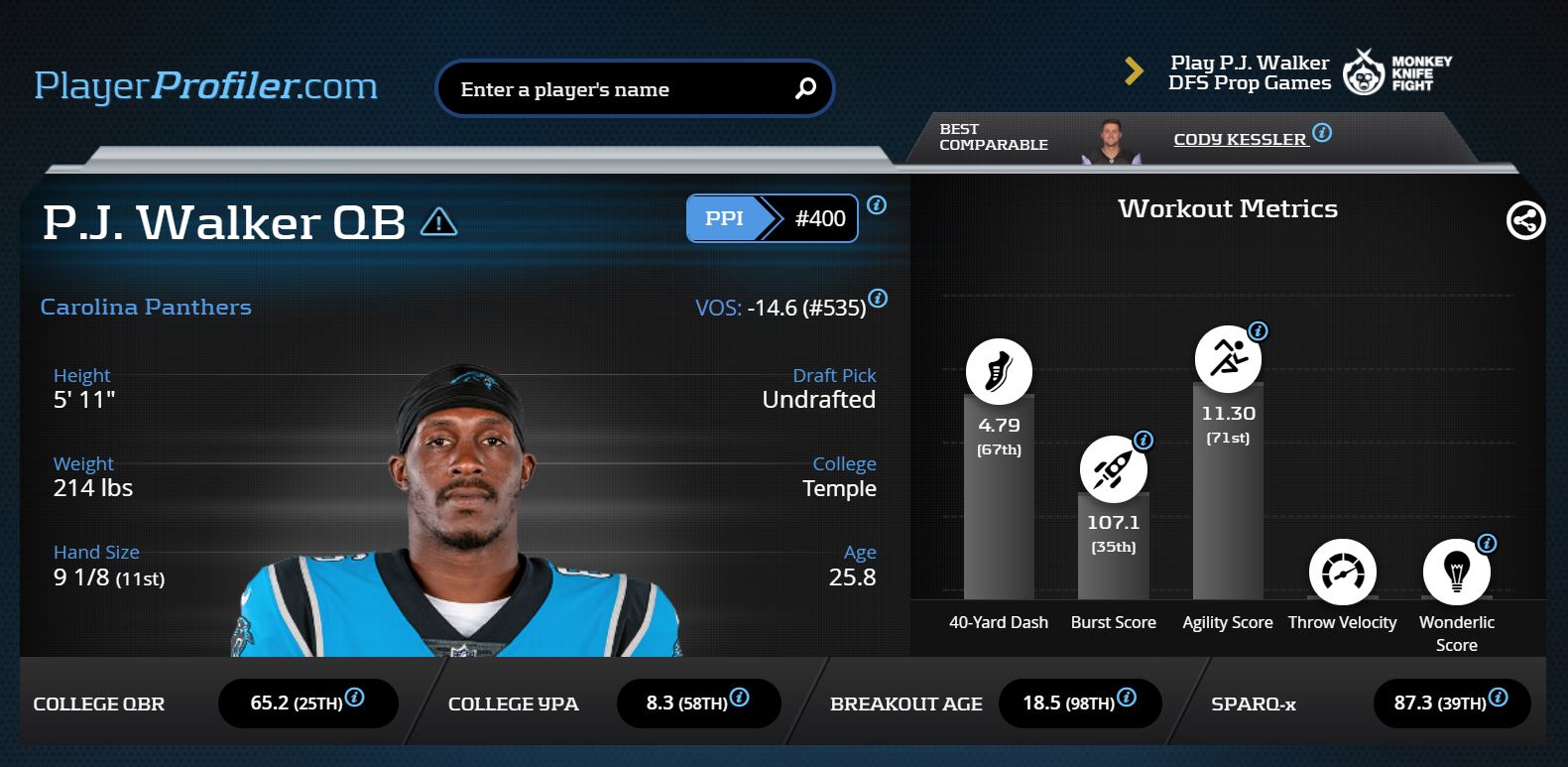This screenshot has width=1568, height=767.
Task: Open Cody Kessler's comparable player profile
Action: pos(1240,140)
